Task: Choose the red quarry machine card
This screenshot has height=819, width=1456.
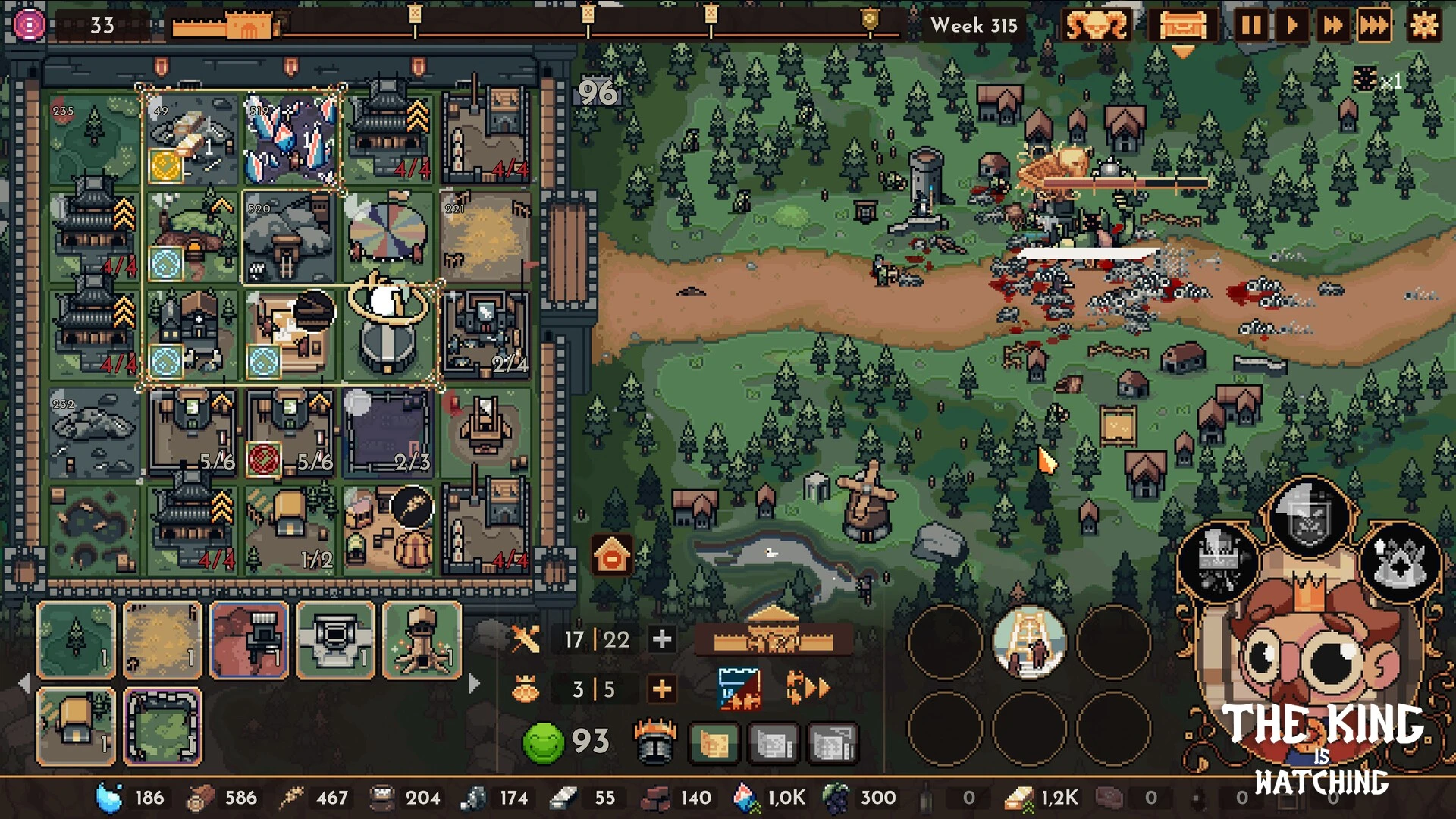Action: pyautogui.click(x=249, y=640)
